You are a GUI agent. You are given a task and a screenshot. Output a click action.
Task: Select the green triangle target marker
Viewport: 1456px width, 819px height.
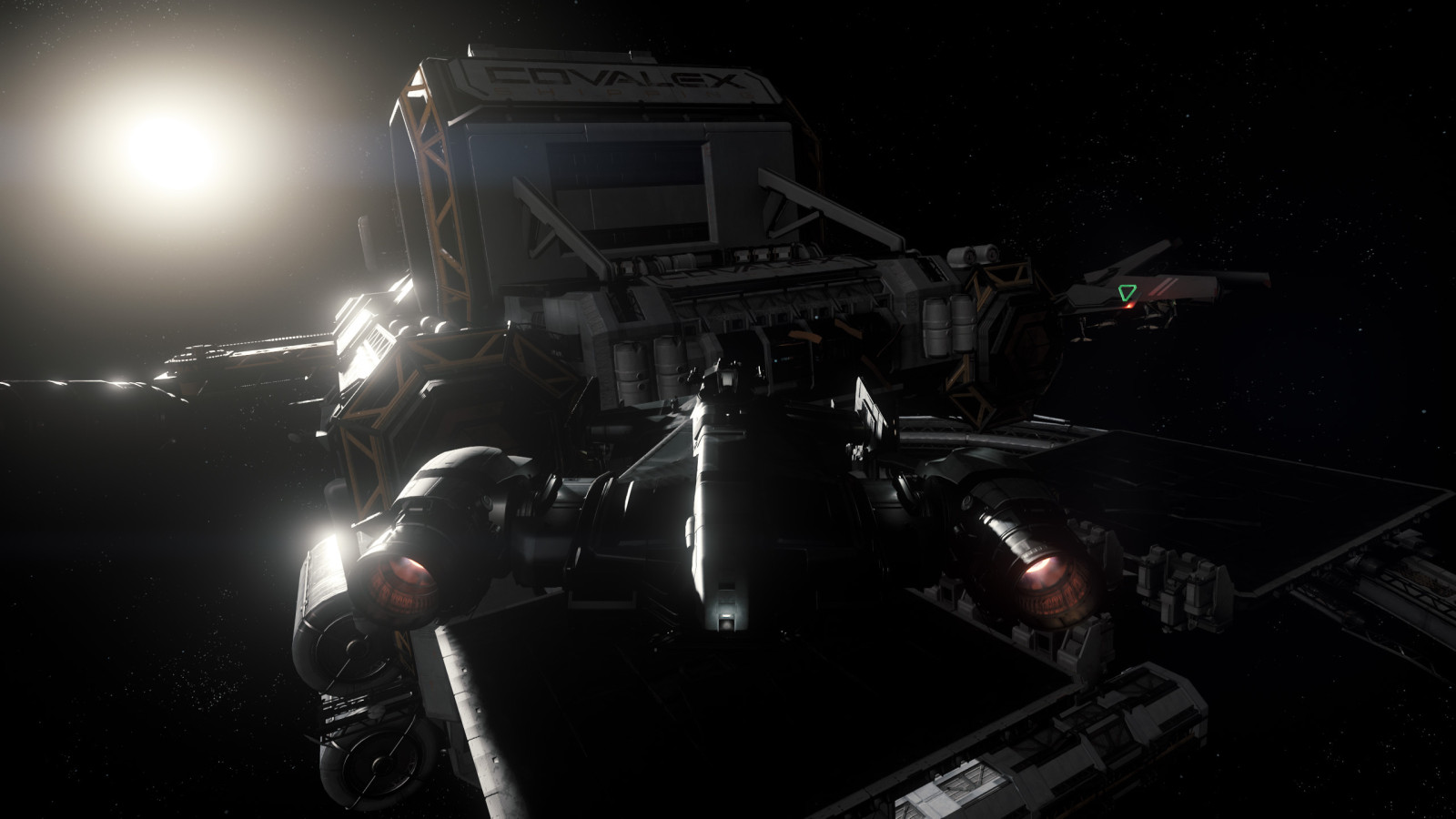[1127, 293]
